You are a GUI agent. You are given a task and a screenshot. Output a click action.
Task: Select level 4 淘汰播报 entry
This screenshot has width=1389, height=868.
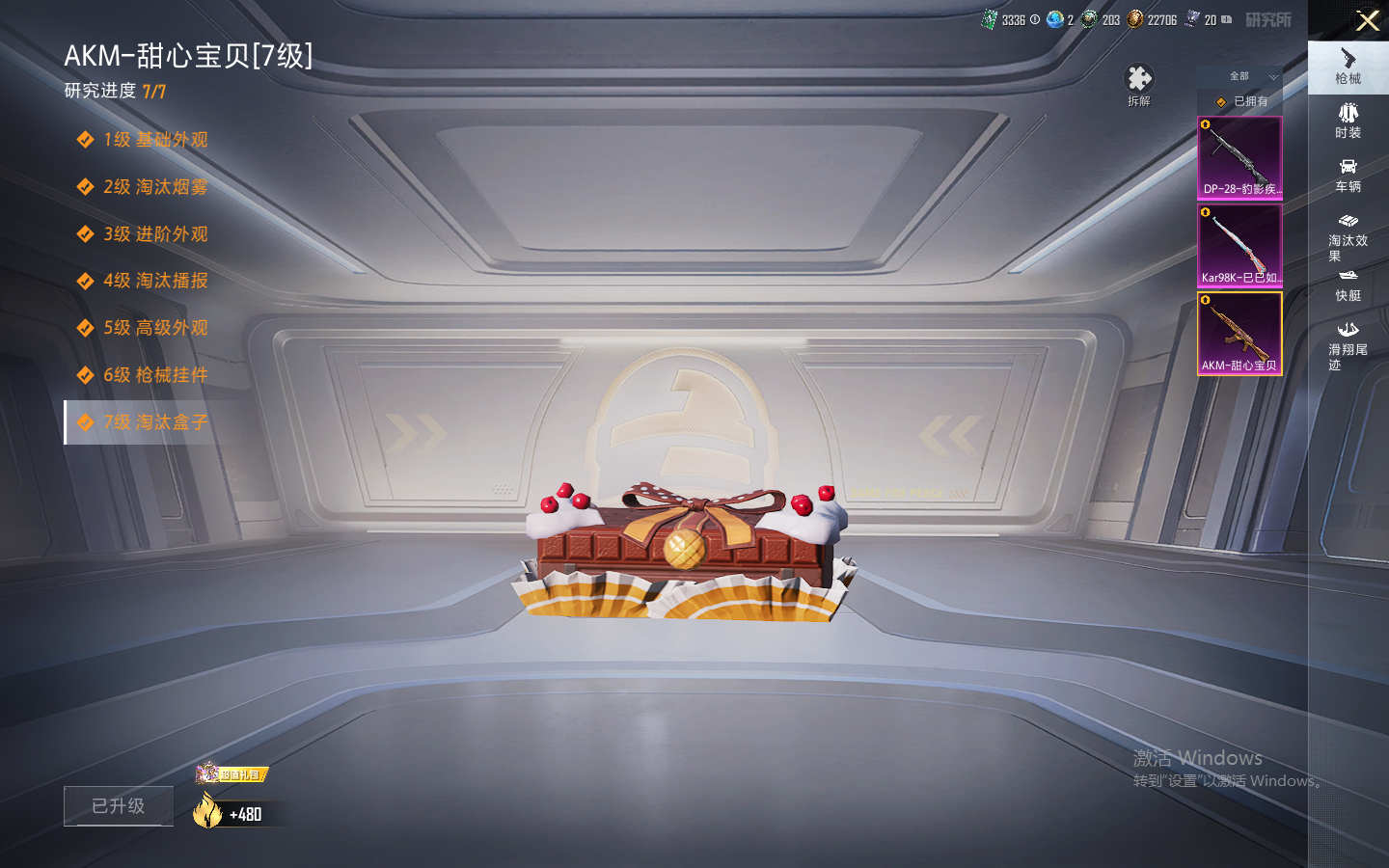point(155,281)
